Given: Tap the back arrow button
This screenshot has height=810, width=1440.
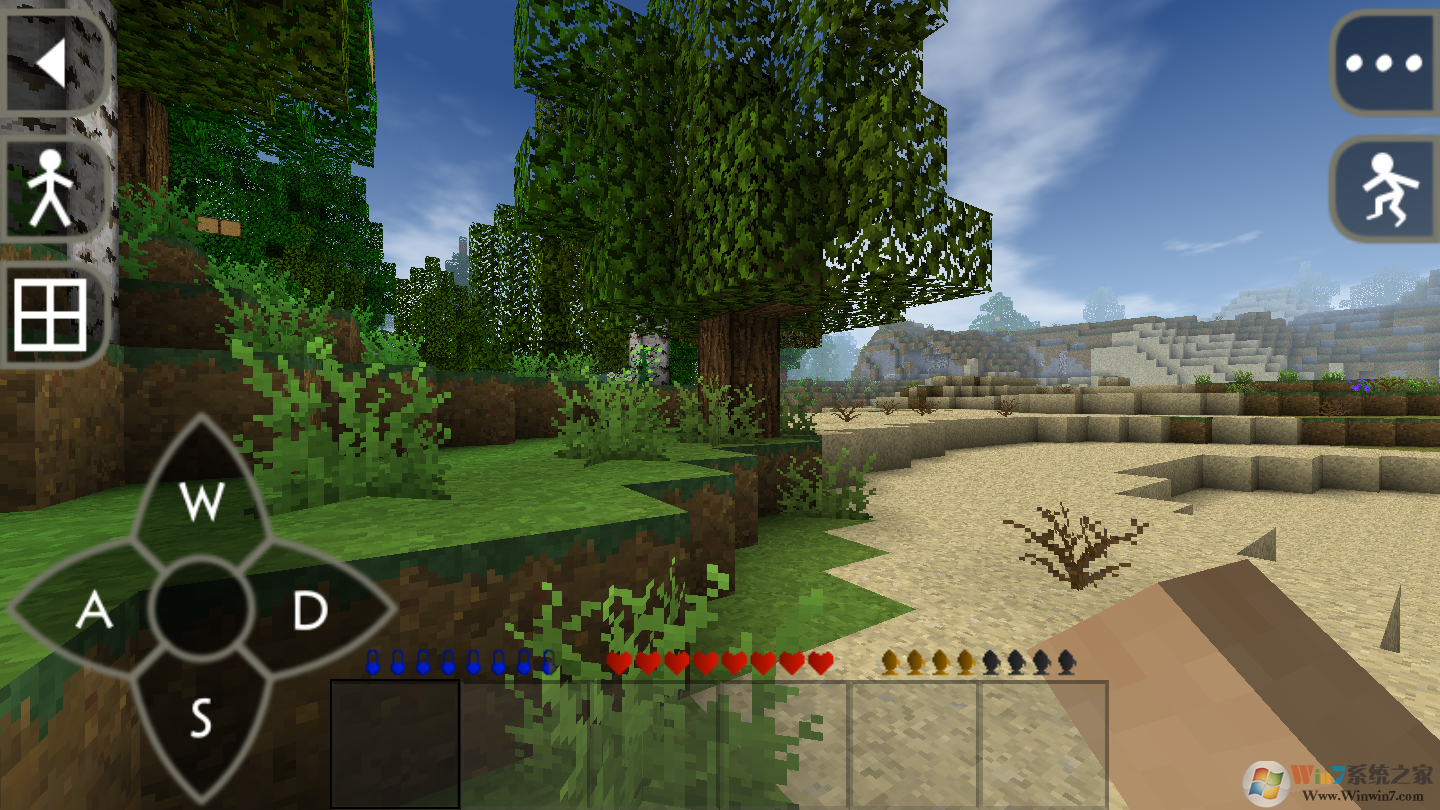Looking at the screenshot, I should click(52, 64).
